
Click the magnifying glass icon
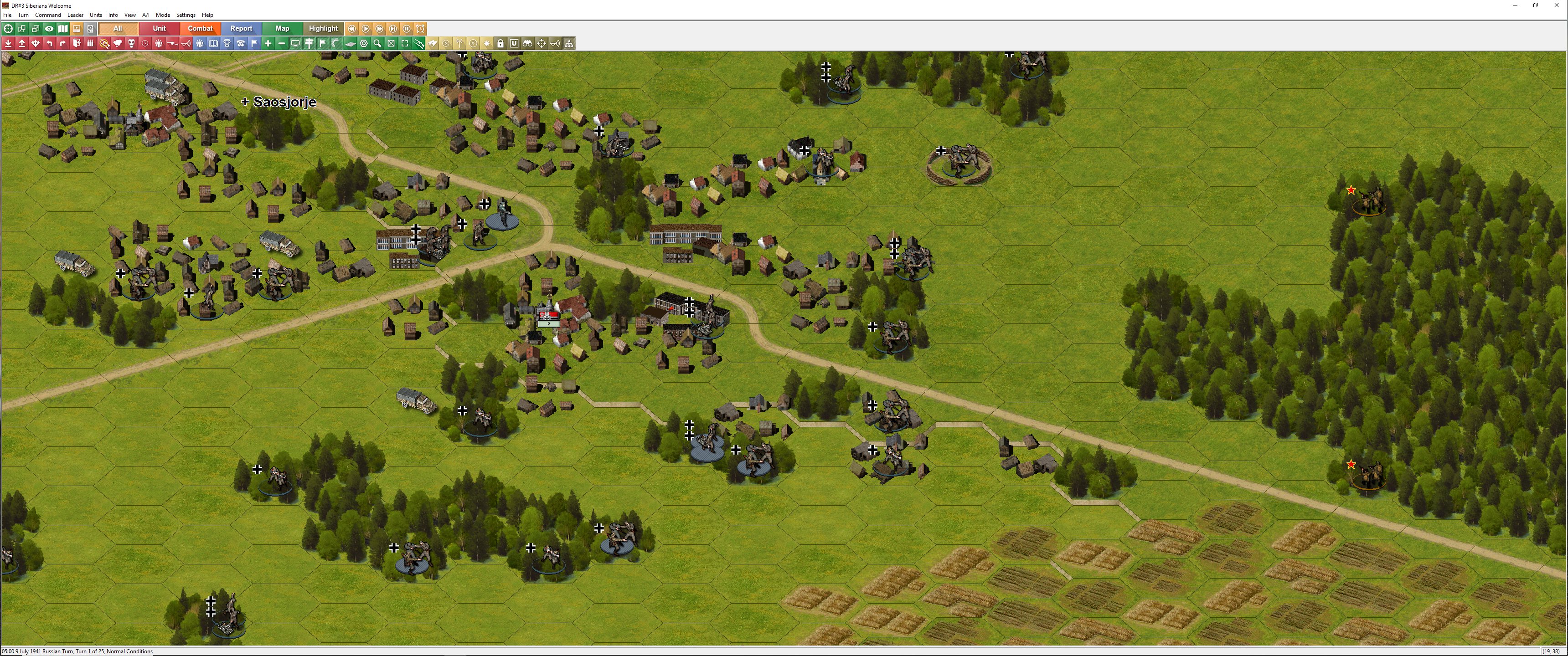[377, 43]
